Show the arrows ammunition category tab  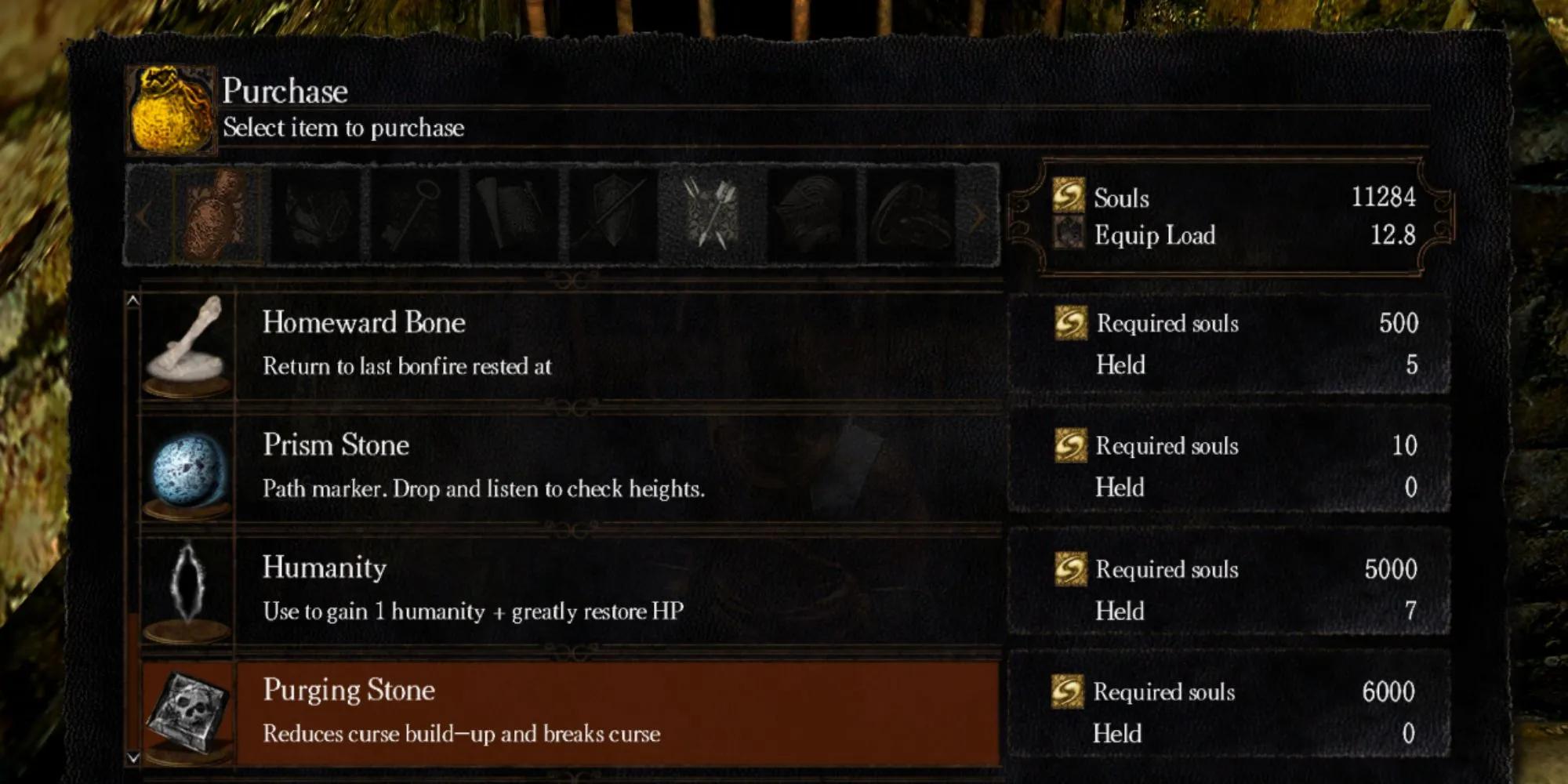(x=711, y=214)
